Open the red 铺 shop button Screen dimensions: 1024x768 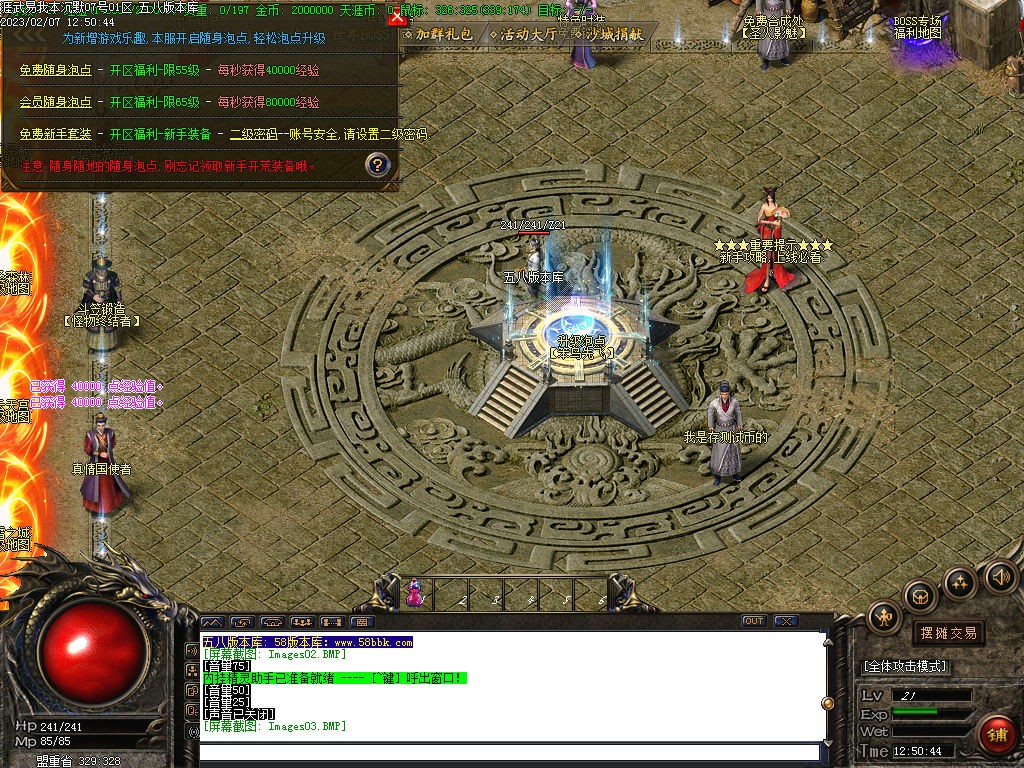click(x=996, y=734)
